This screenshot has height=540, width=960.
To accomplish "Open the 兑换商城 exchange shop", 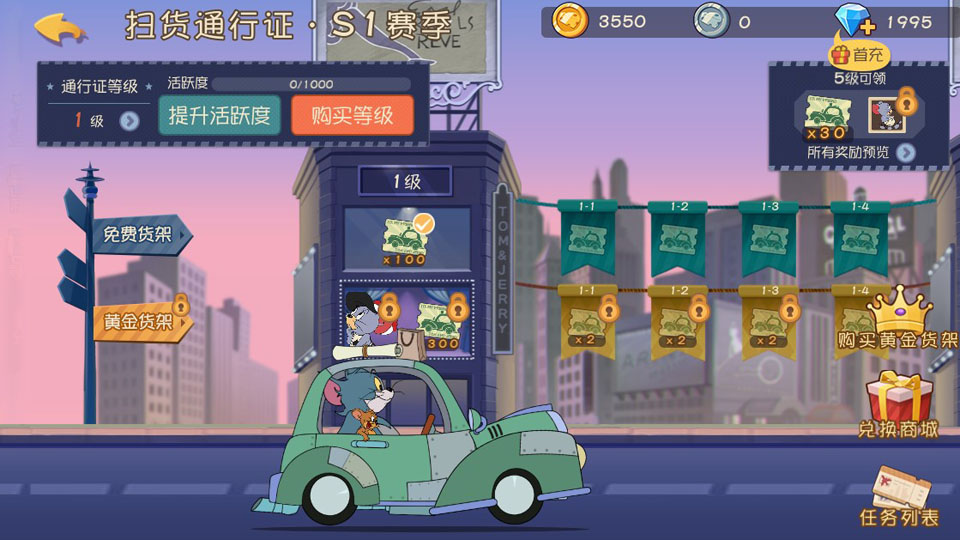I will pyautogui.click(x=897, y=405).
